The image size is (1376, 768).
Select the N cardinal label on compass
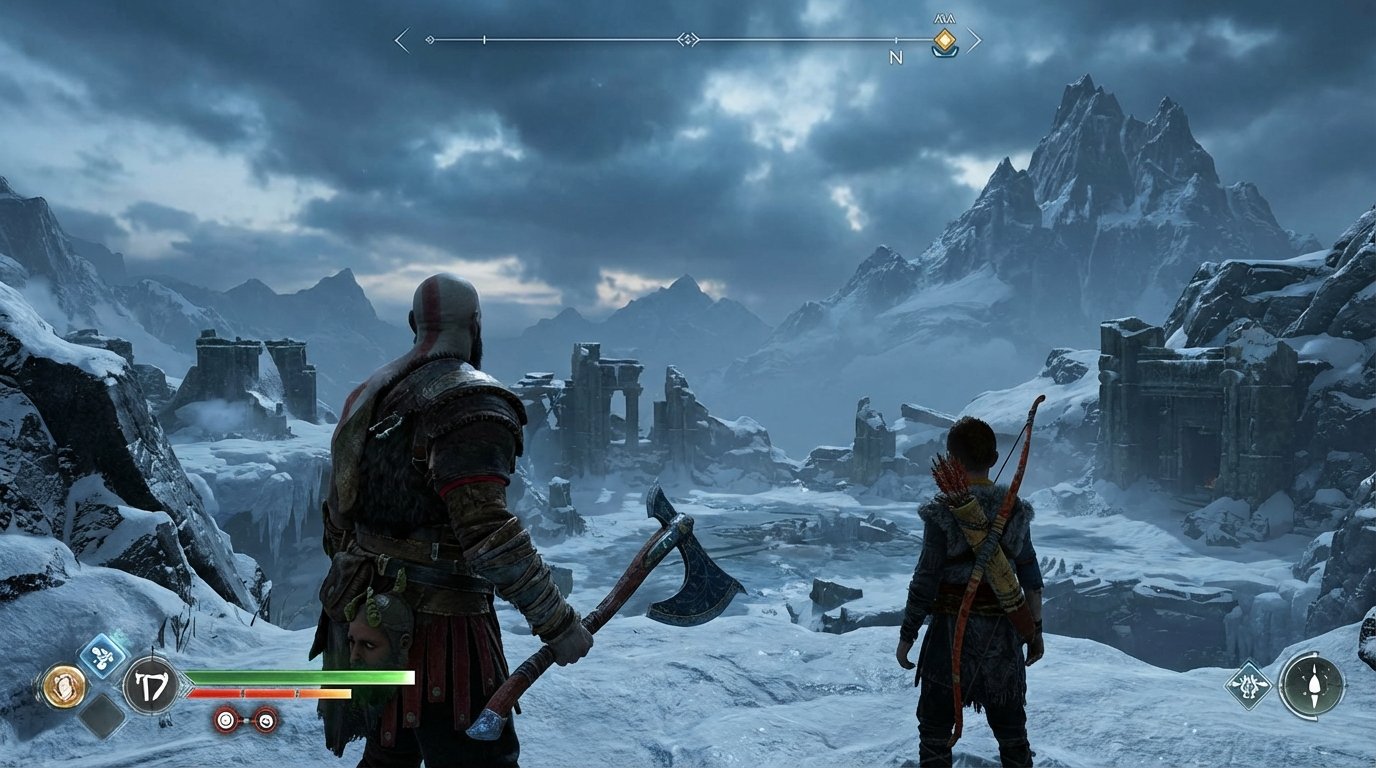894,55
